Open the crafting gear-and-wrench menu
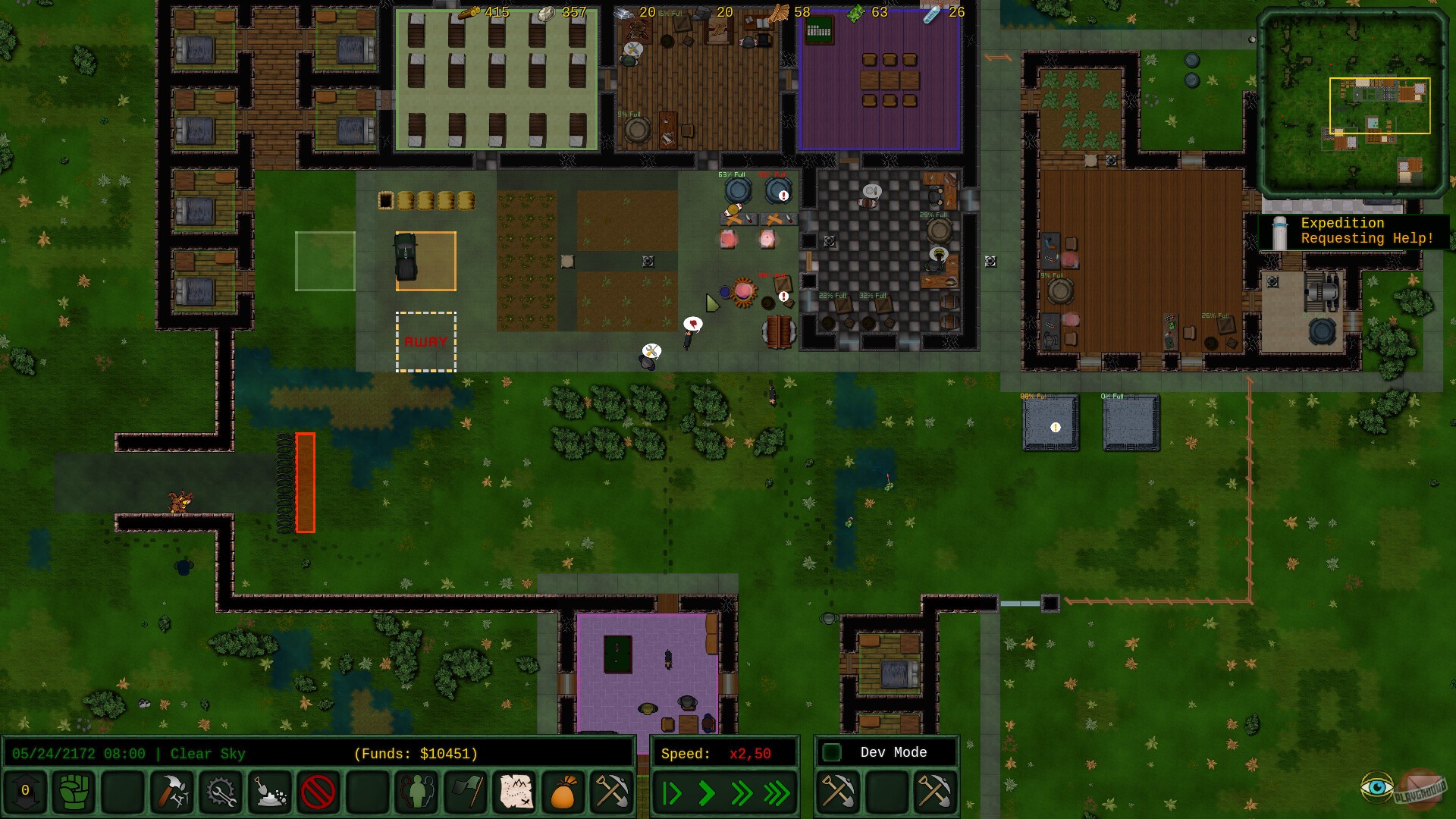1456x819 pixels. (x=220, y=792)
